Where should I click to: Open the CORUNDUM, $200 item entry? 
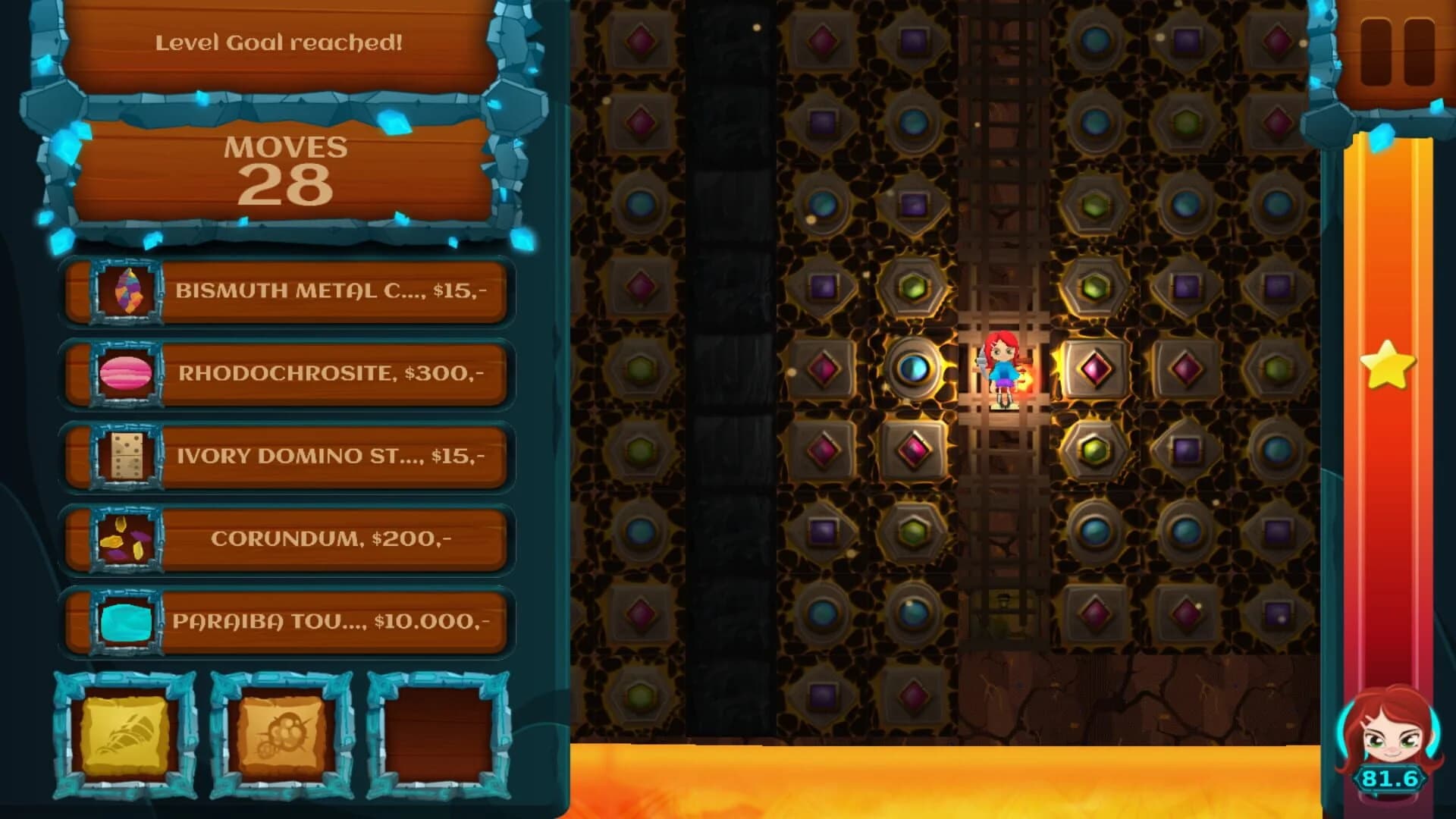click(x=334, y=539)
